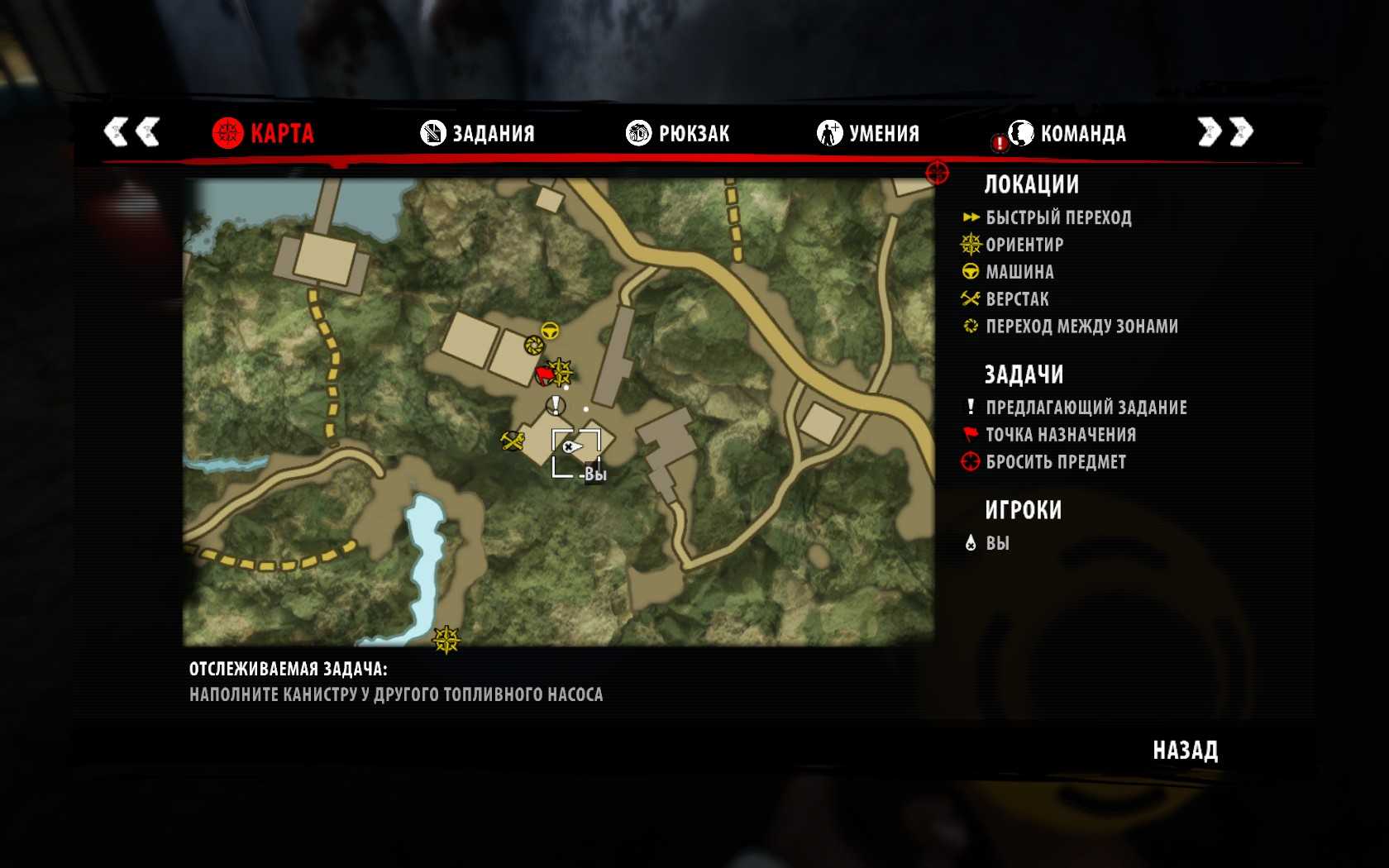This screenshot has height=868, width=1389.
Task: Click the landmark marker beside the river
Action: pyautogui.click(x=446, y=639)
